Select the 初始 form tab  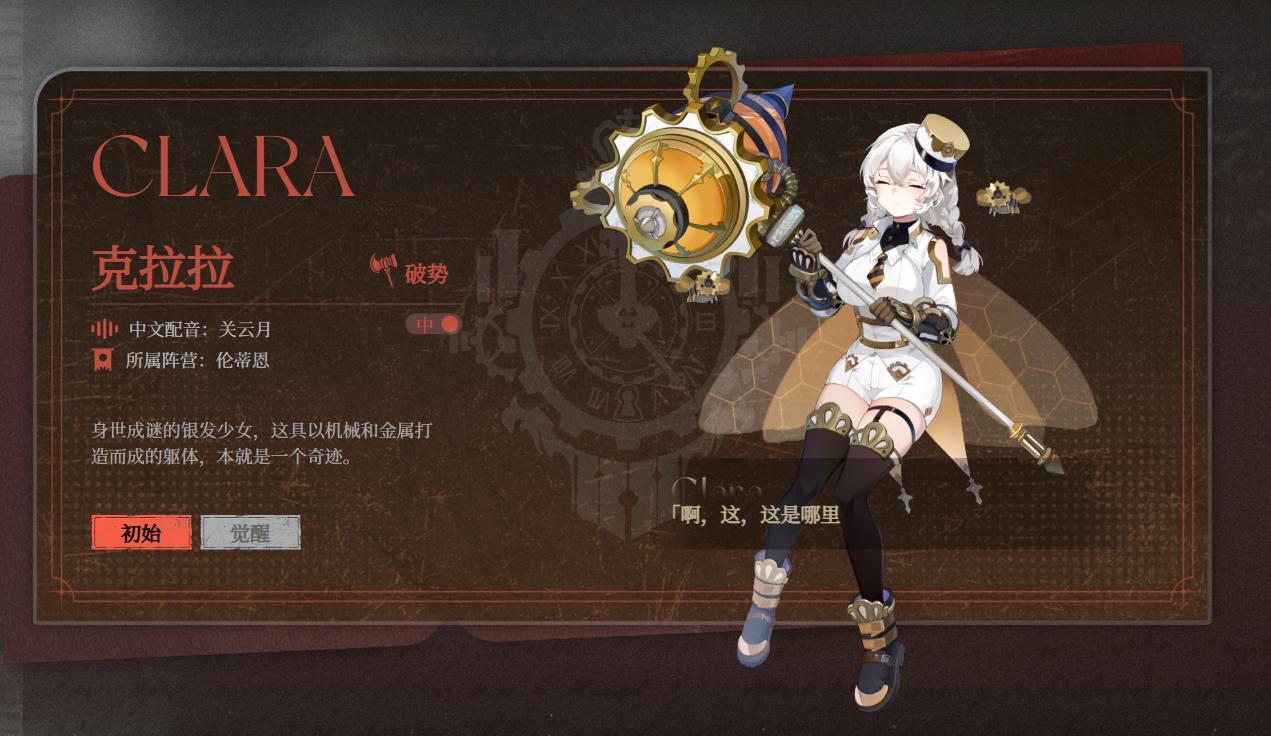pos(141,533)
